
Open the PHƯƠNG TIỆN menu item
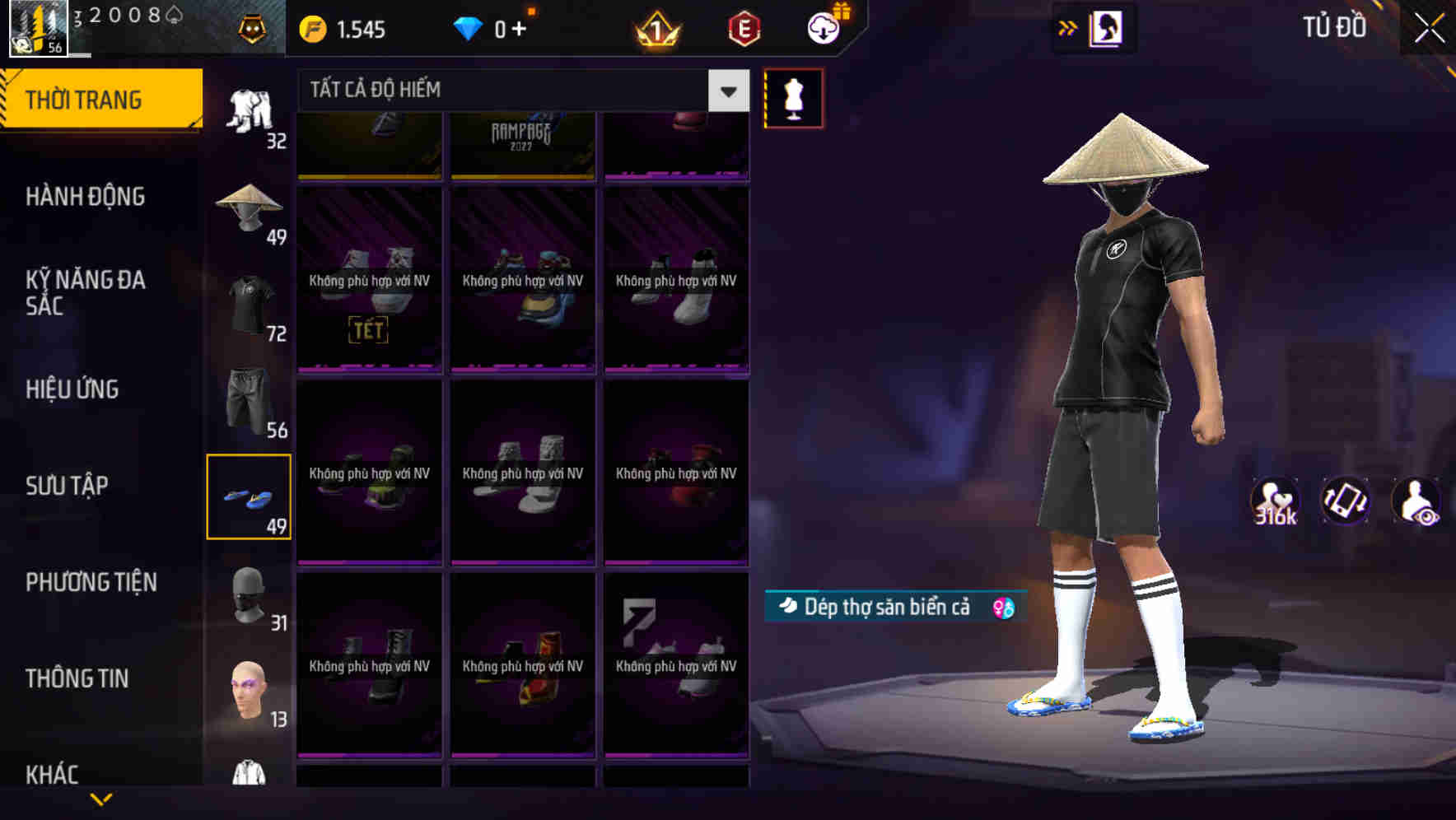91,582
